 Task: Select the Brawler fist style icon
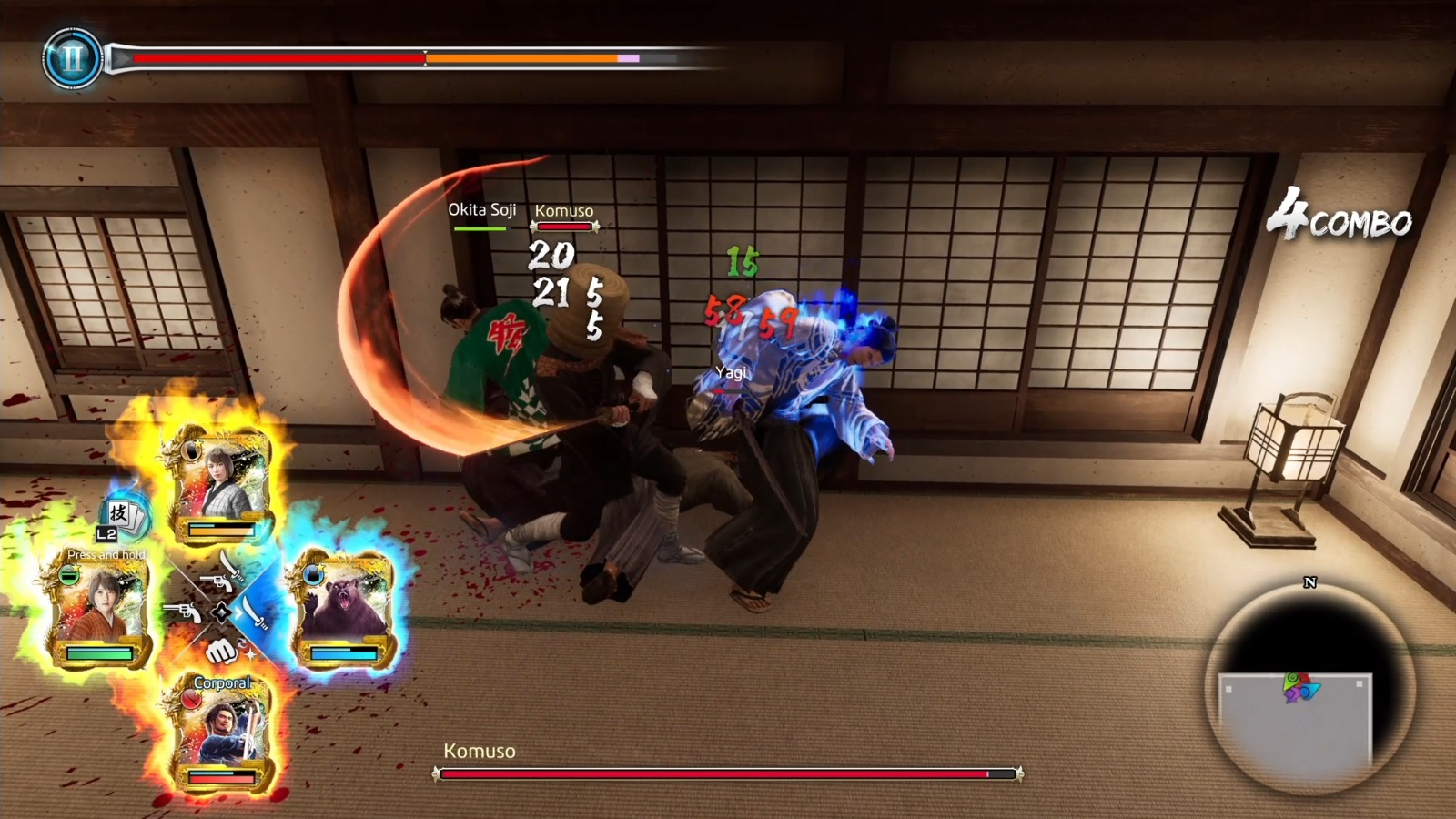(221, 652)
